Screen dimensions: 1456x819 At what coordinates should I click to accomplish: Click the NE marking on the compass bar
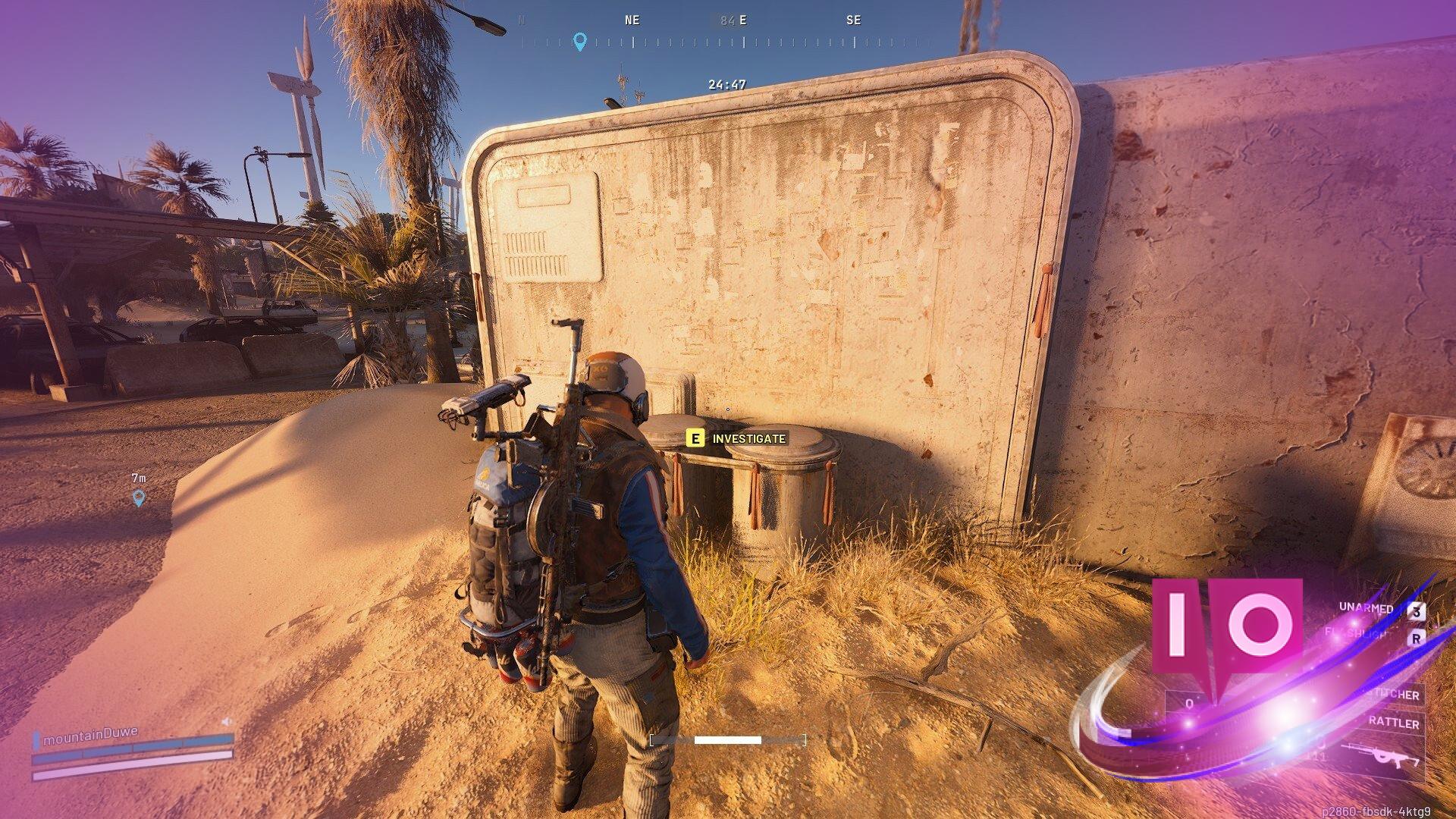[632, 20]
